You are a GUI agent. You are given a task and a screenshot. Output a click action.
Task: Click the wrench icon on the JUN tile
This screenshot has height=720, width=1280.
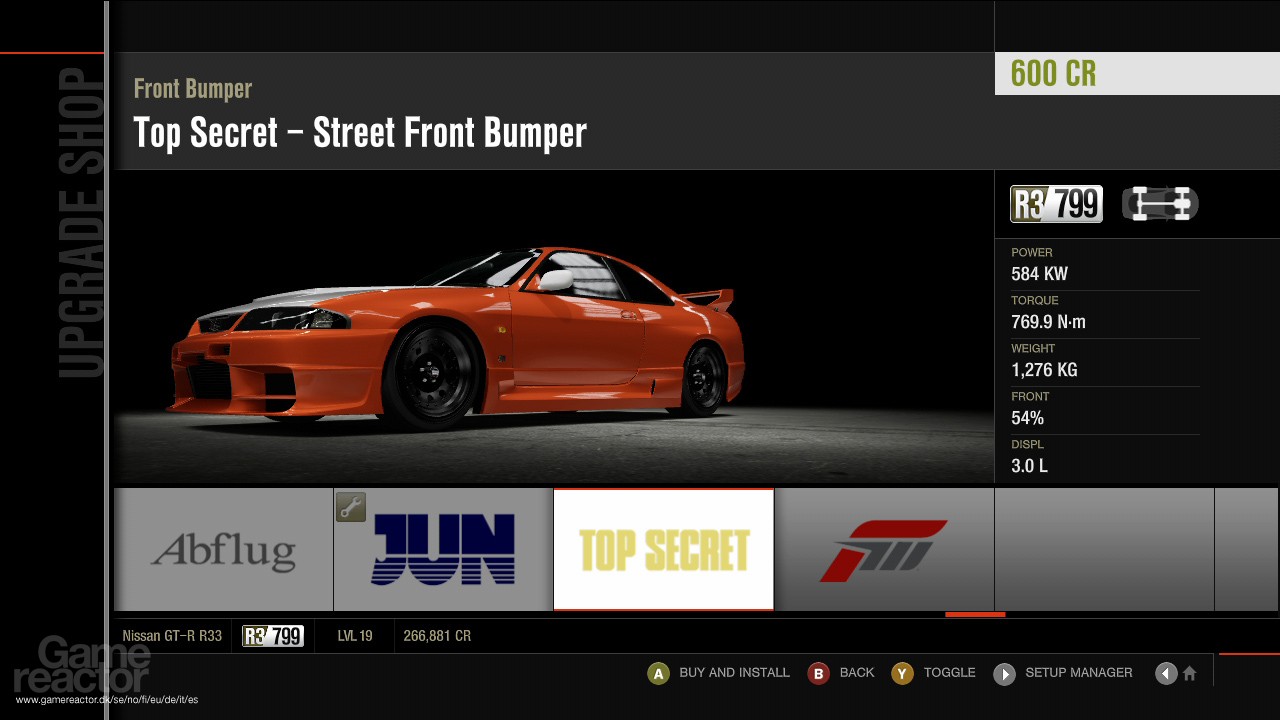350,508
